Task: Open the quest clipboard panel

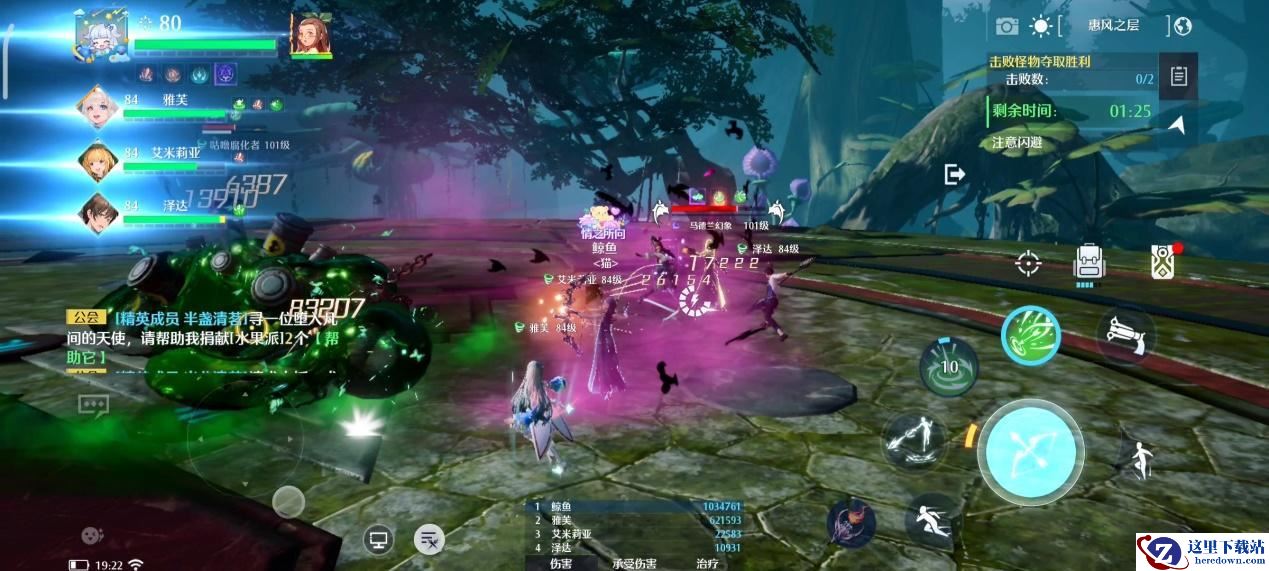Action: [x=1179, y=76]
